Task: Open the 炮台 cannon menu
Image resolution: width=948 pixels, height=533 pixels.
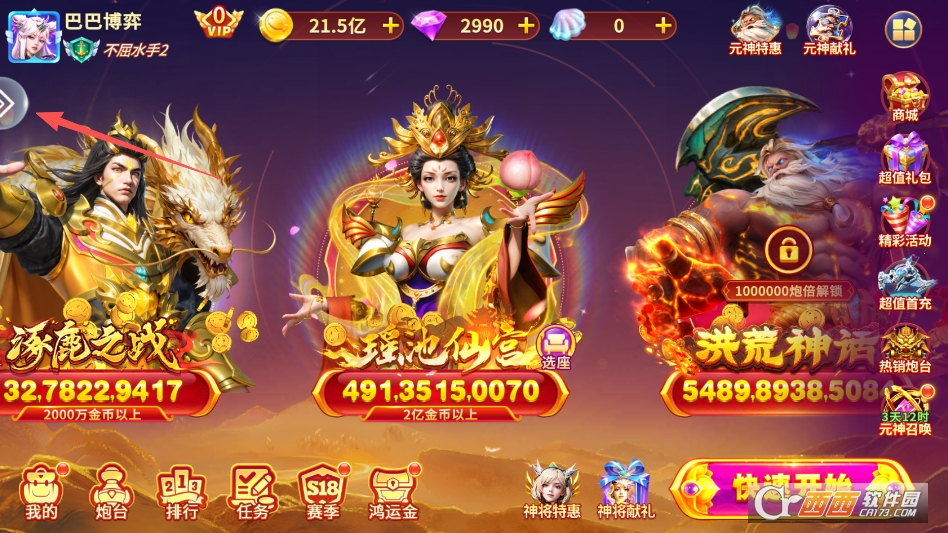Action: 109,491
